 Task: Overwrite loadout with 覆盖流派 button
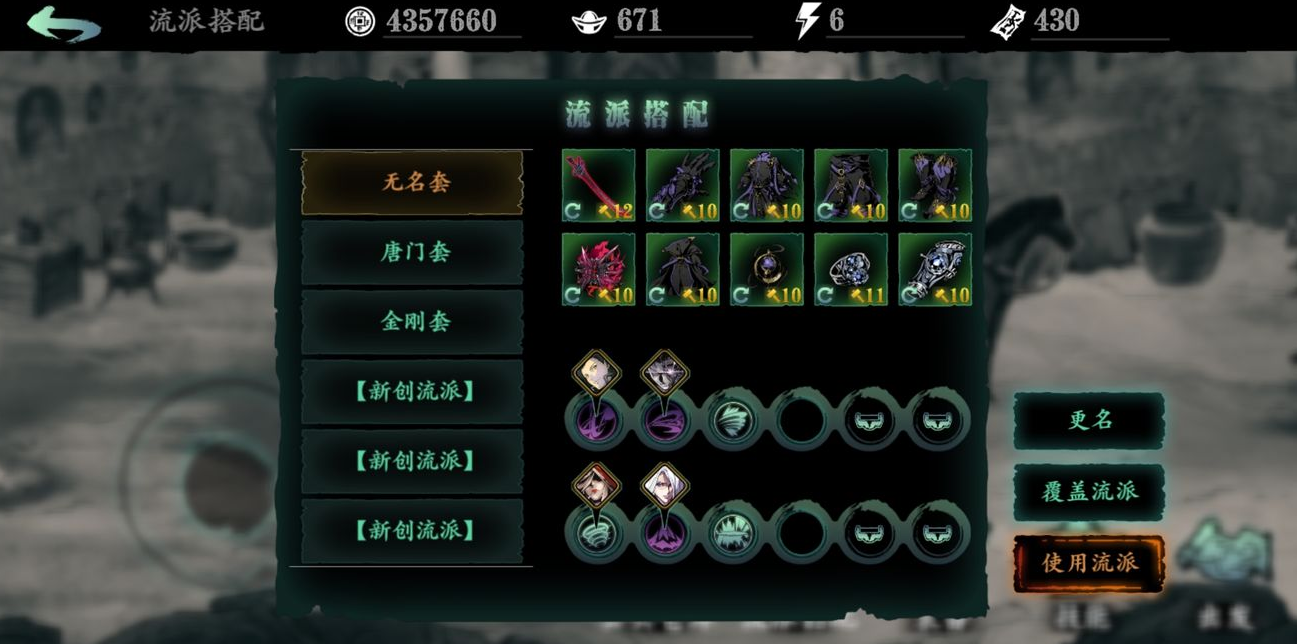(x=1089, y=492)
